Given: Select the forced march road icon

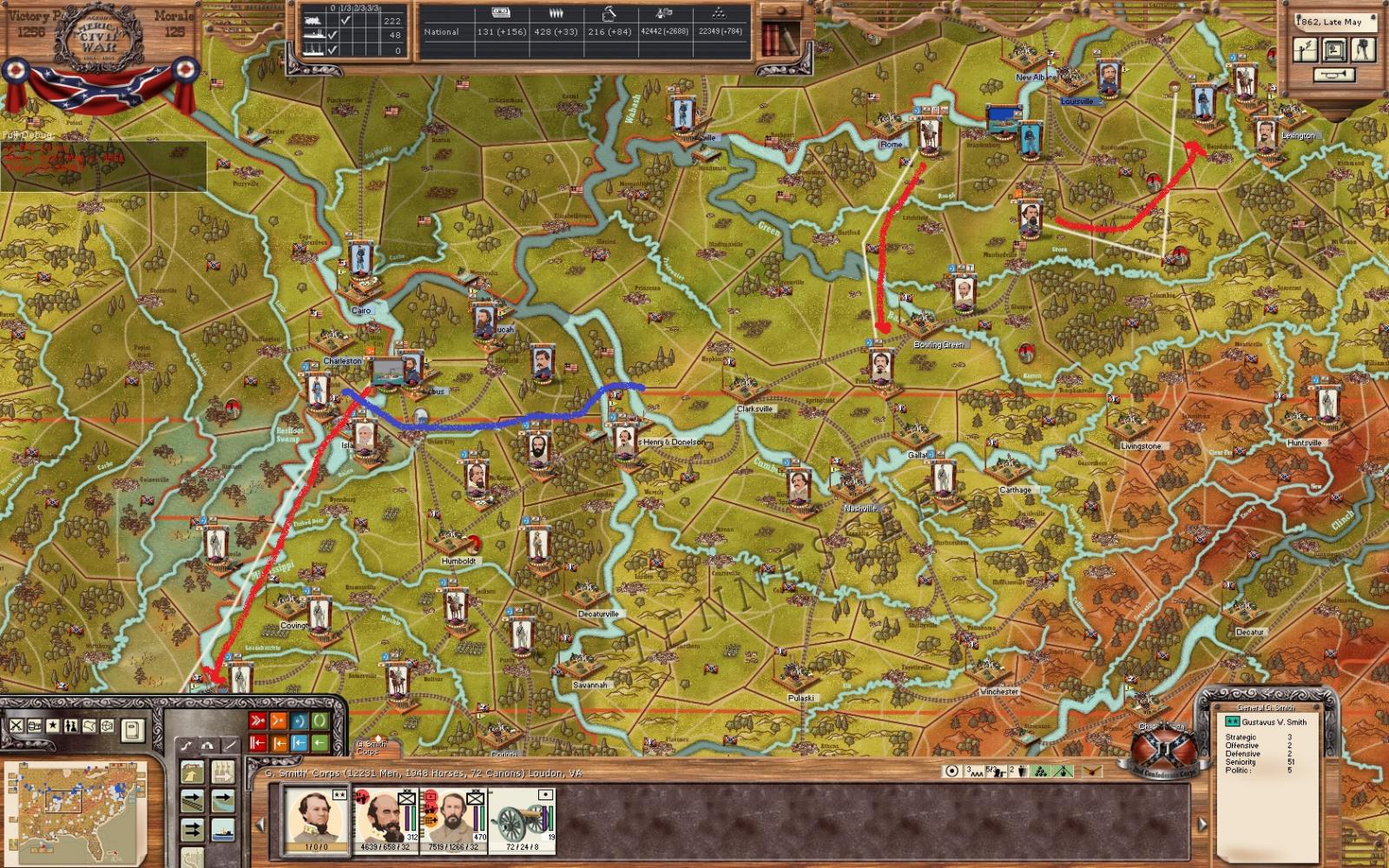Looking at the screenshot, I should pos(192,773).
